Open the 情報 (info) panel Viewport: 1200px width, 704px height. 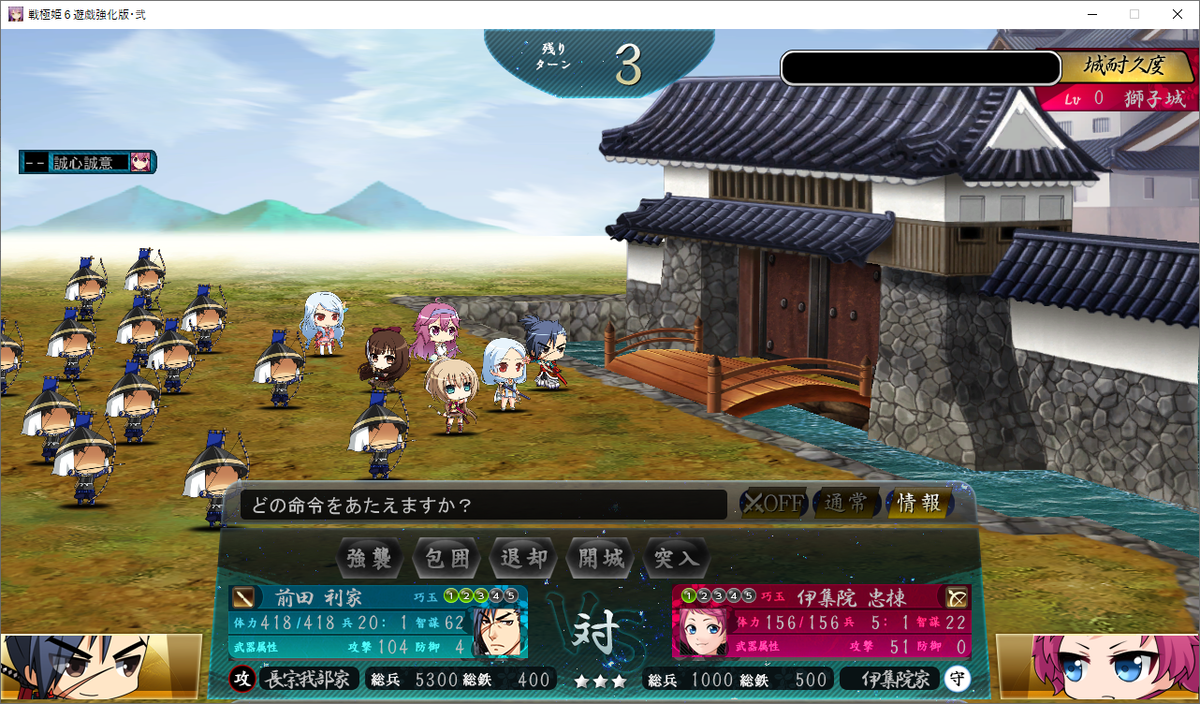[x=918, y=503]
